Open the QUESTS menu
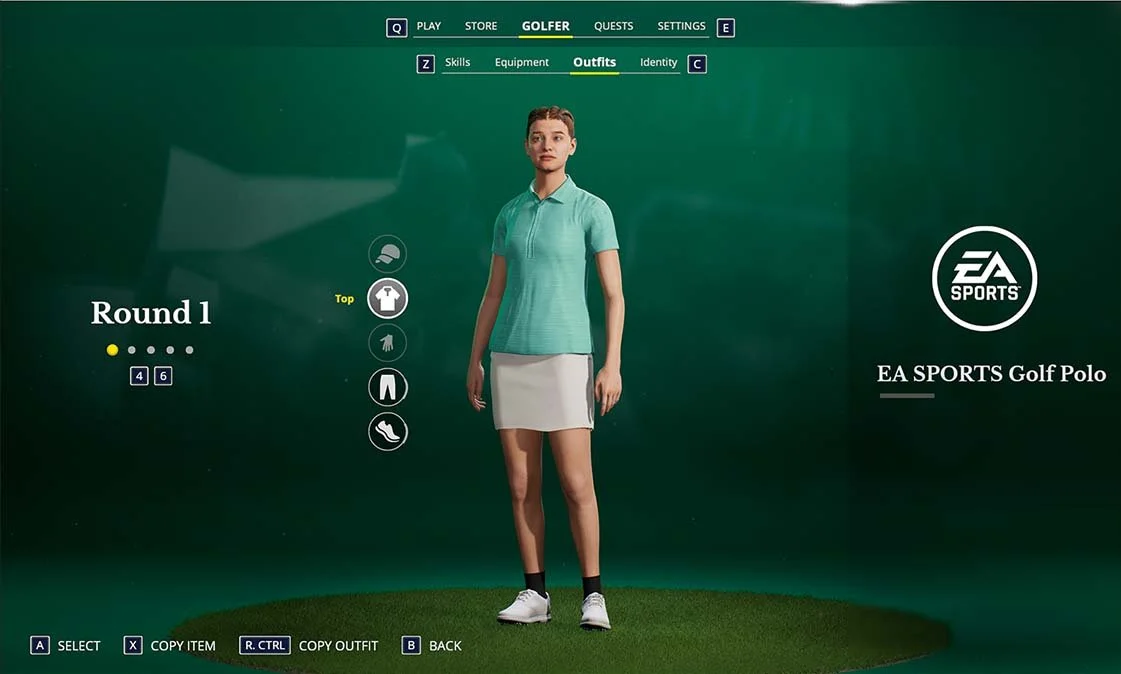 [613, 26]
